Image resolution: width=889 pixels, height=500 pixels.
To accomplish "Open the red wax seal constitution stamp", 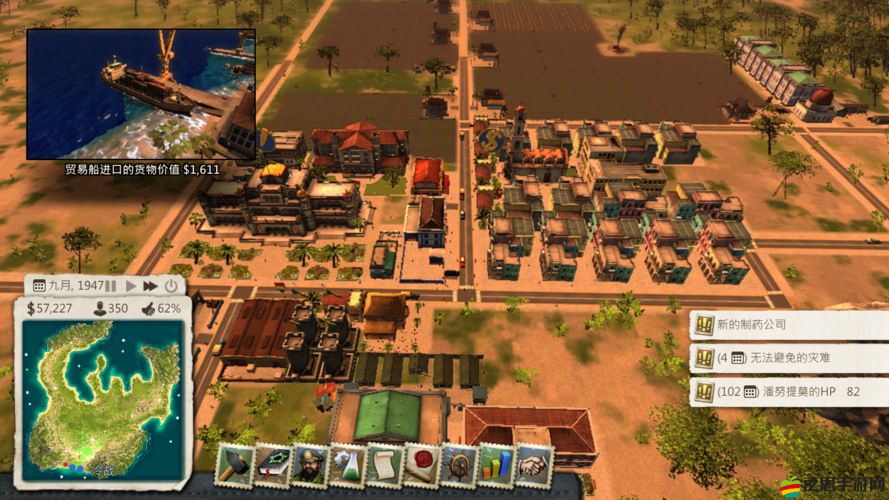I will click(x=421, y=467).
